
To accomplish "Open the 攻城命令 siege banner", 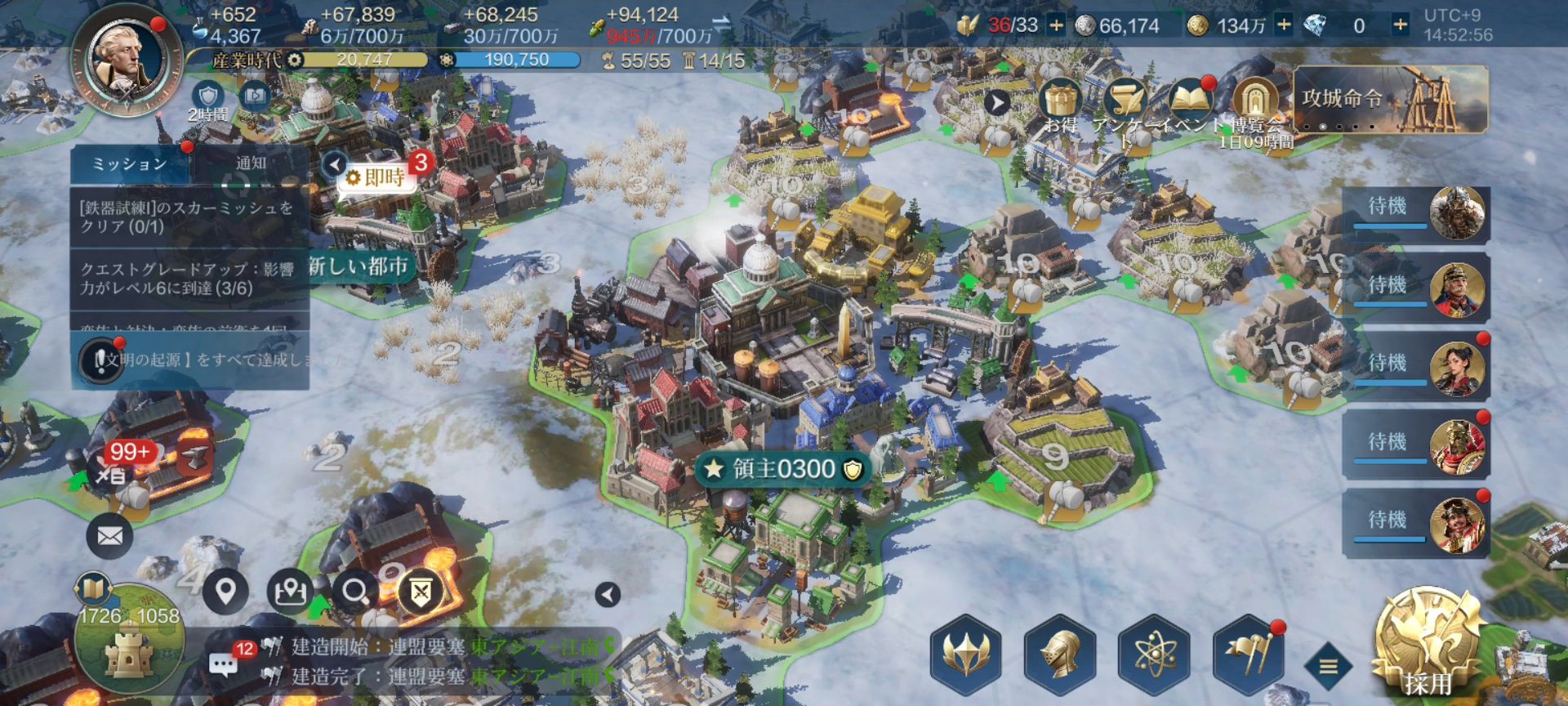I will (1391, 100).
